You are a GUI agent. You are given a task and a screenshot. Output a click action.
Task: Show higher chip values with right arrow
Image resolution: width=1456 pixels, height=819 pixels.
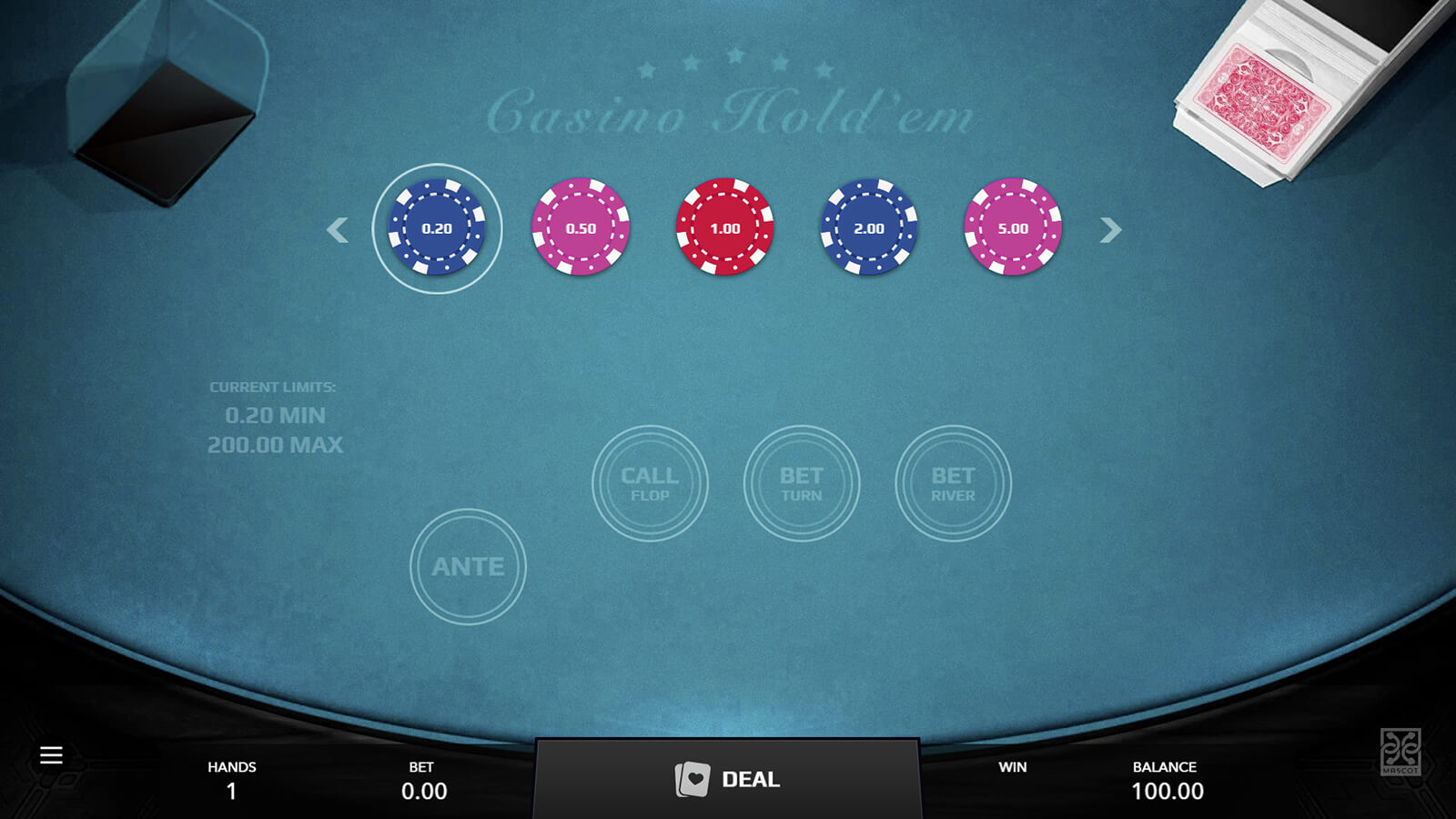(1110, 230)
